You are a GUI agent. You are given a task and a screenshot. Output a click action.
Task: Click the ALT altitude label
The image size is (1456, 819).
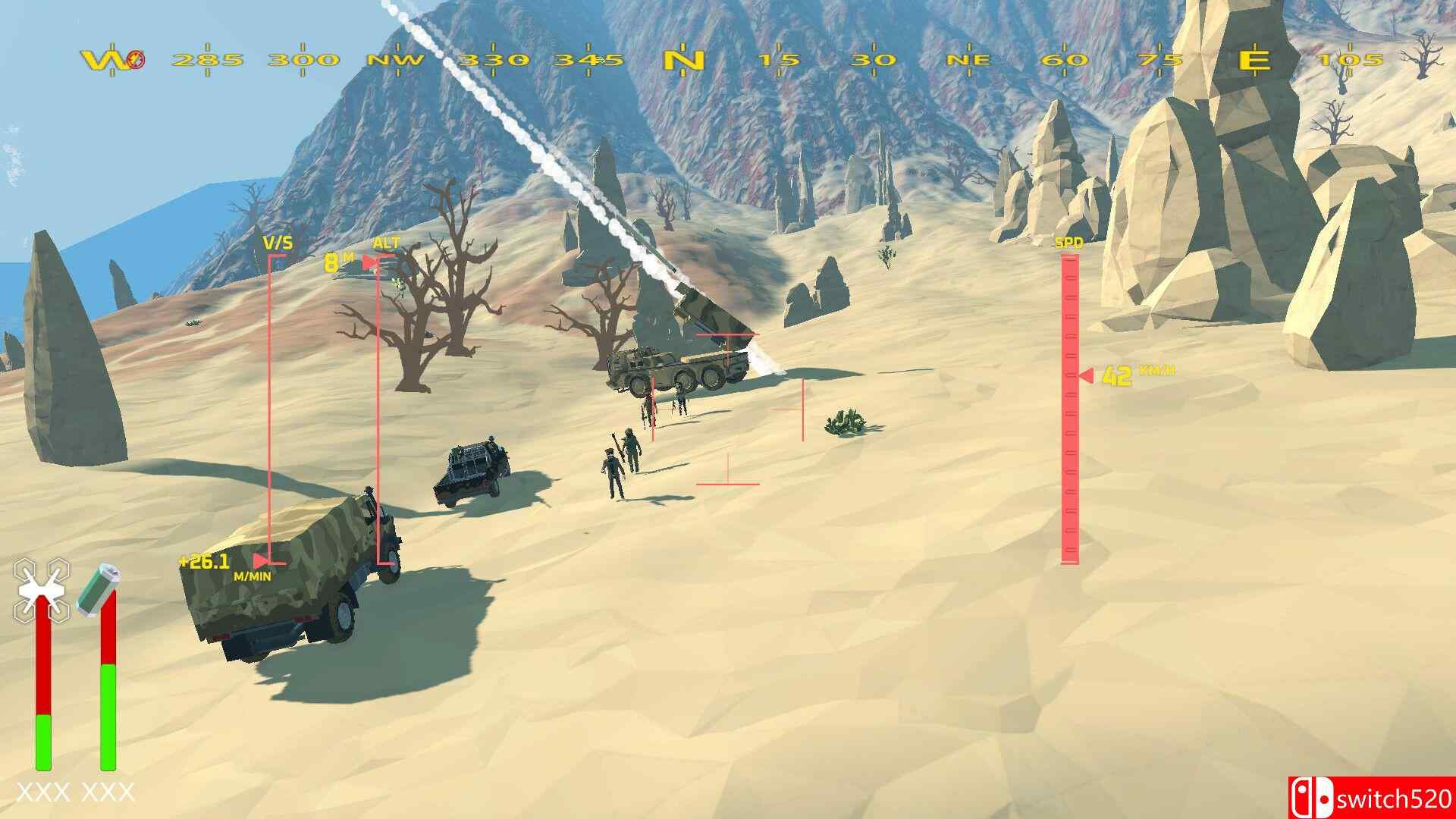pyautogui.click(x=387, y=243)
